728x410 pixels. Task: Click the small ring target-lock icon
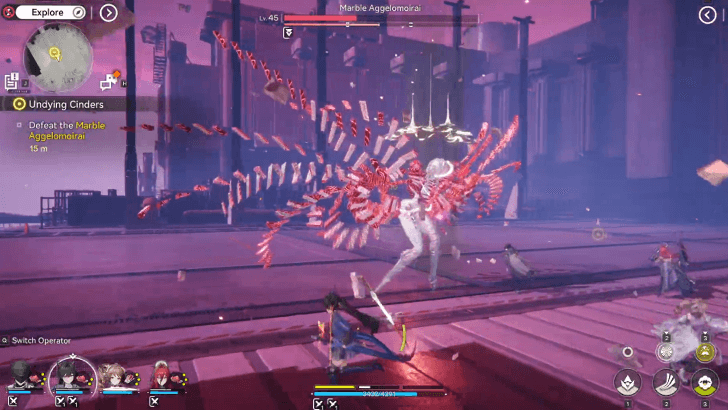tap(627, 352)
